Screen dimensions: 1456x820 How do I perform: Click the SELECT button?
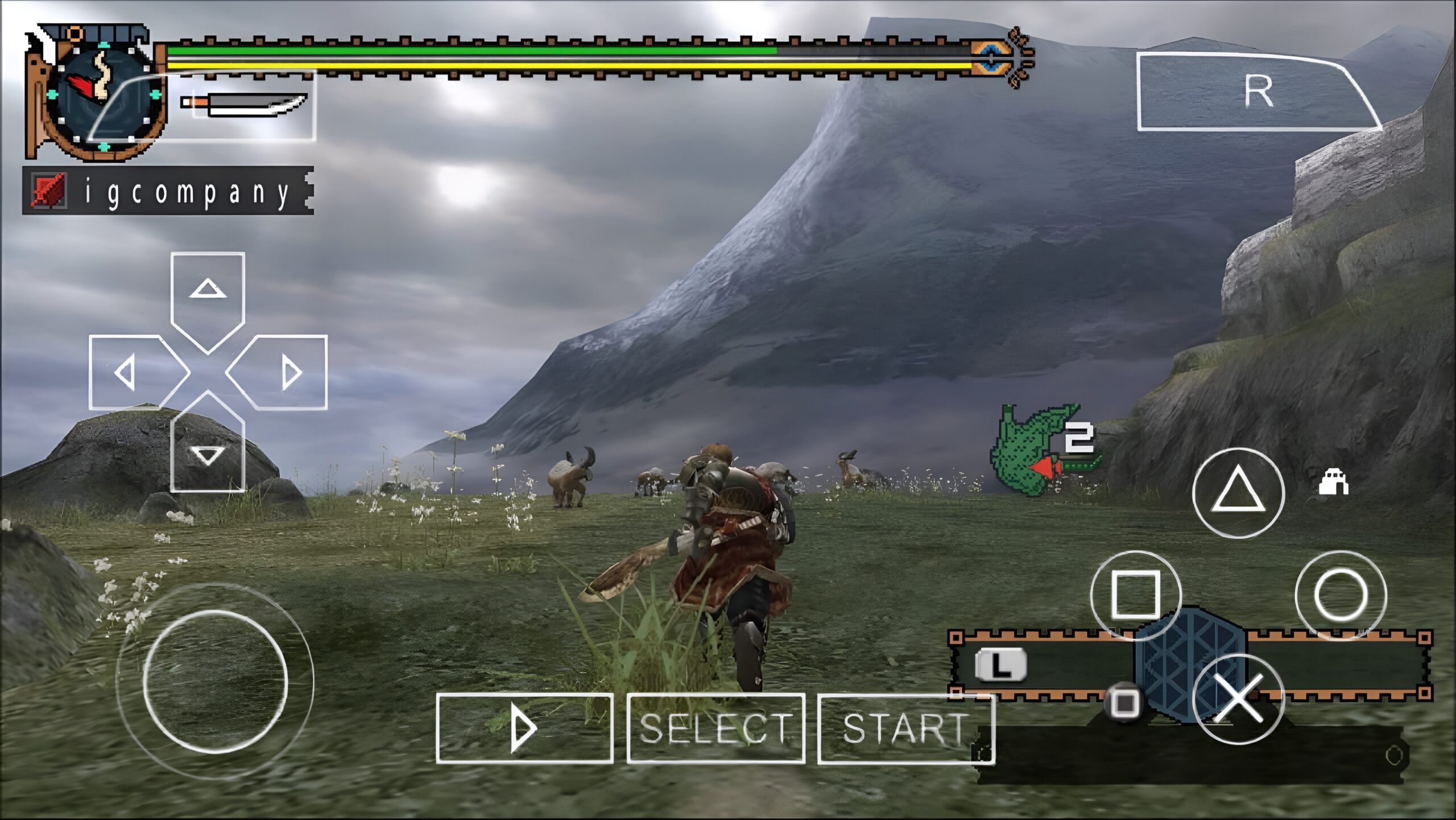(x=715, y=728)
